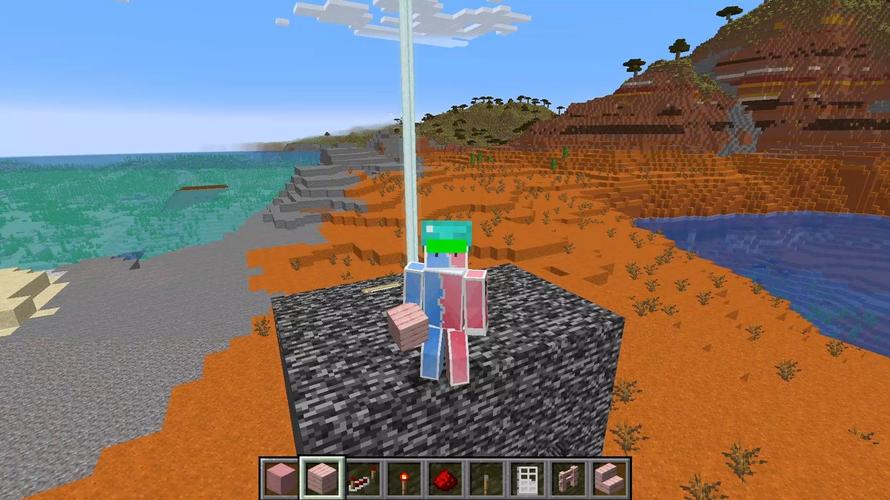This screenshot has width=890, height=500.
Task: Pick the redstone torch slot
Action: coord(404,478)
